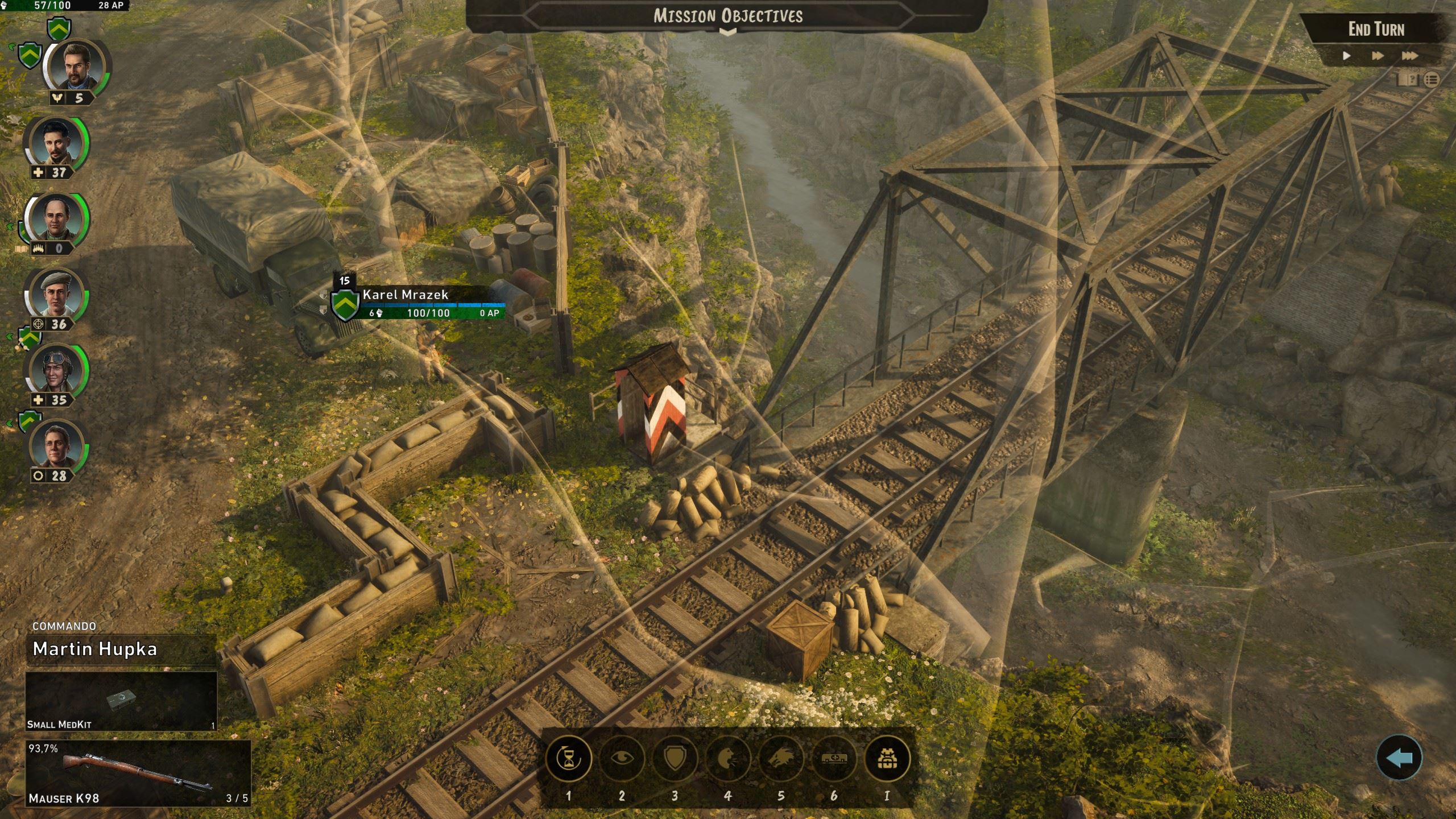The image size is (1456, 819).
Task: Activate the hourglass wait ability
Action: pos(568,759)
